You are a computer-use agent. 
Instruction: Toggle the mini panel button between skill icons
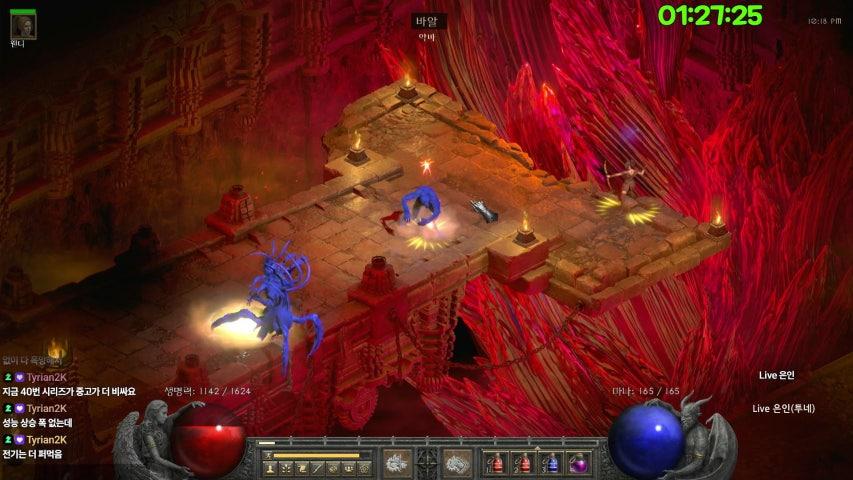(x=428, y=461)
